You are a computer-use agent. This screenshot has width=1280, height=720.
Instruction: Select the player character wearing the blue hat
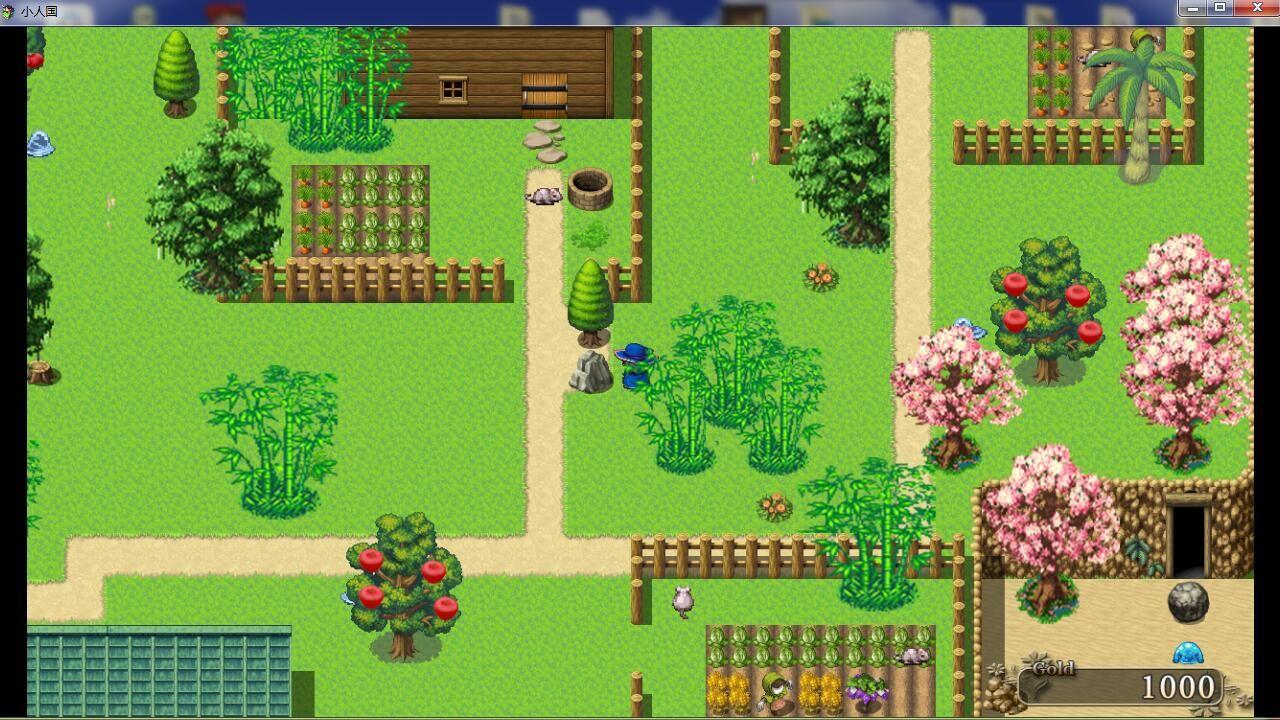(x=634, y=365)
